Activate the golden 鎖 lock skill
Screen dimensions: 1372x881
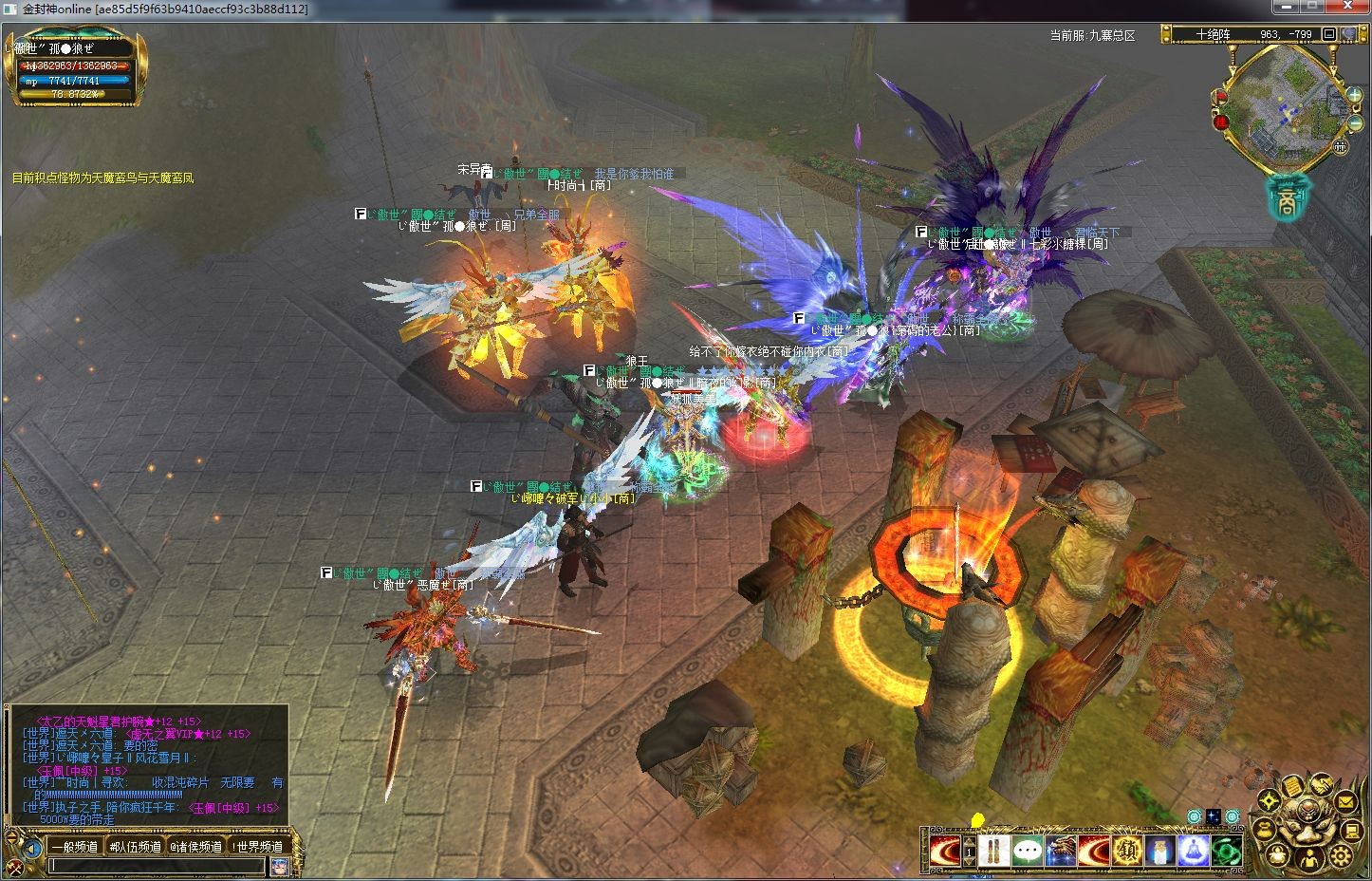pos(1128,850)
